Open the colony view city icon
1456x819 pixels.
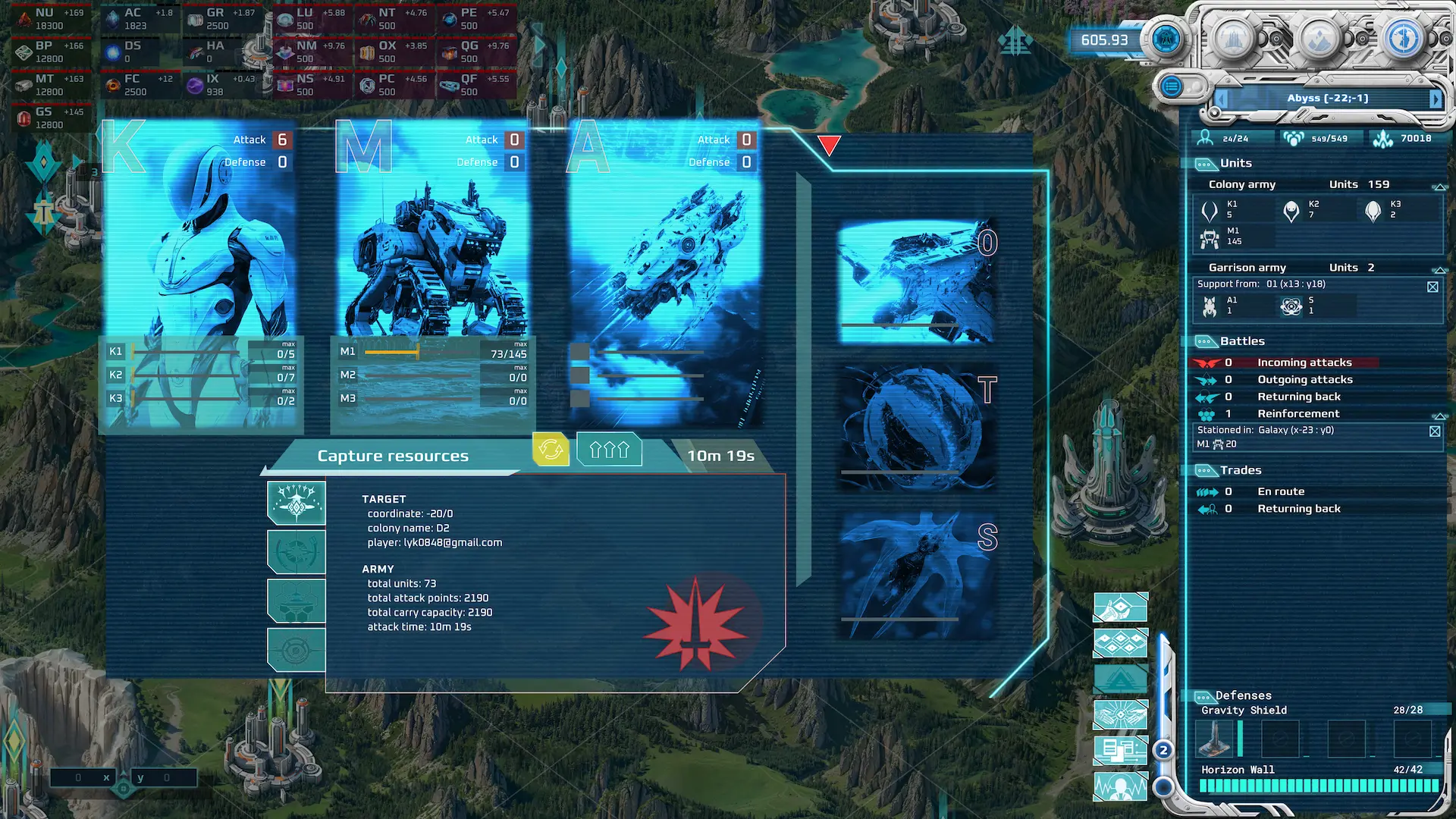tap(1232, 39)
